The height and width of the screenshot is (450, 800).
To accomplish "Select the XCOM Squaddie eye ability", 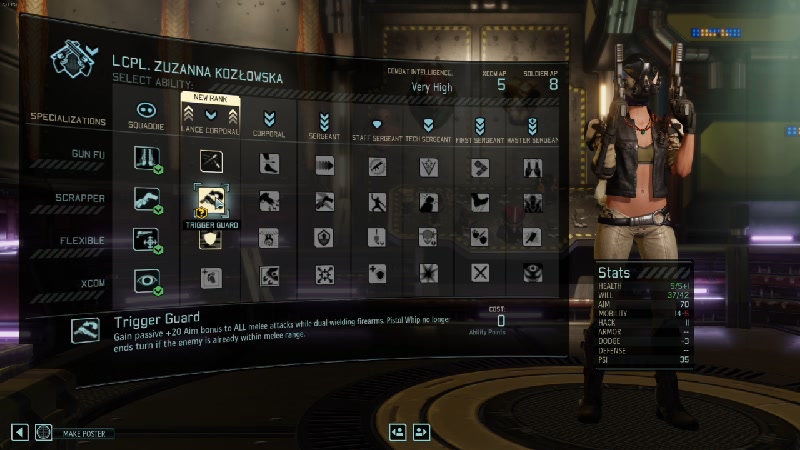I will [145, 278].
